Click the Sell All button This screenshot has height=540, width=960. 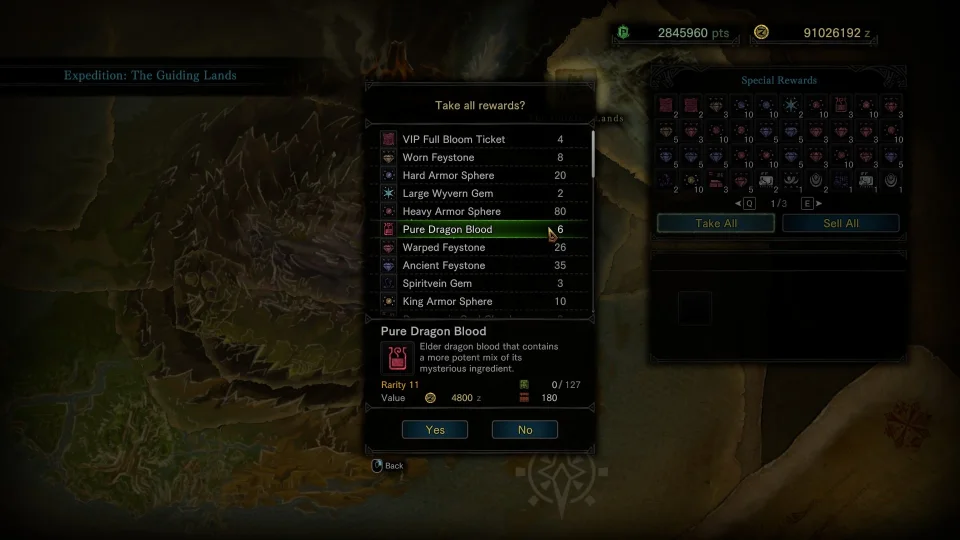[840, 223]
